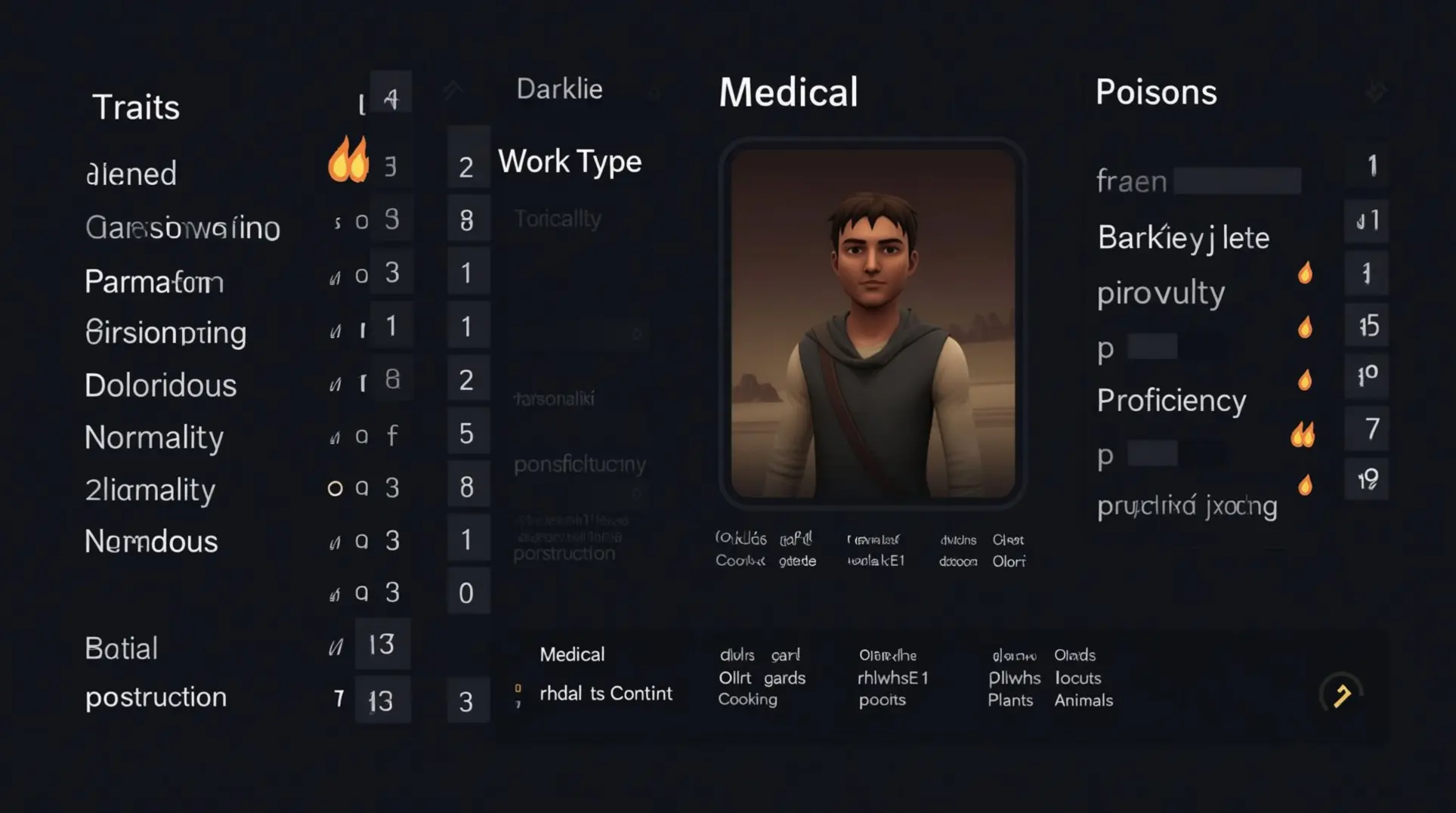1456x813 pixels.
Task: Expand the Work Type section
Action: coord(569,161)
